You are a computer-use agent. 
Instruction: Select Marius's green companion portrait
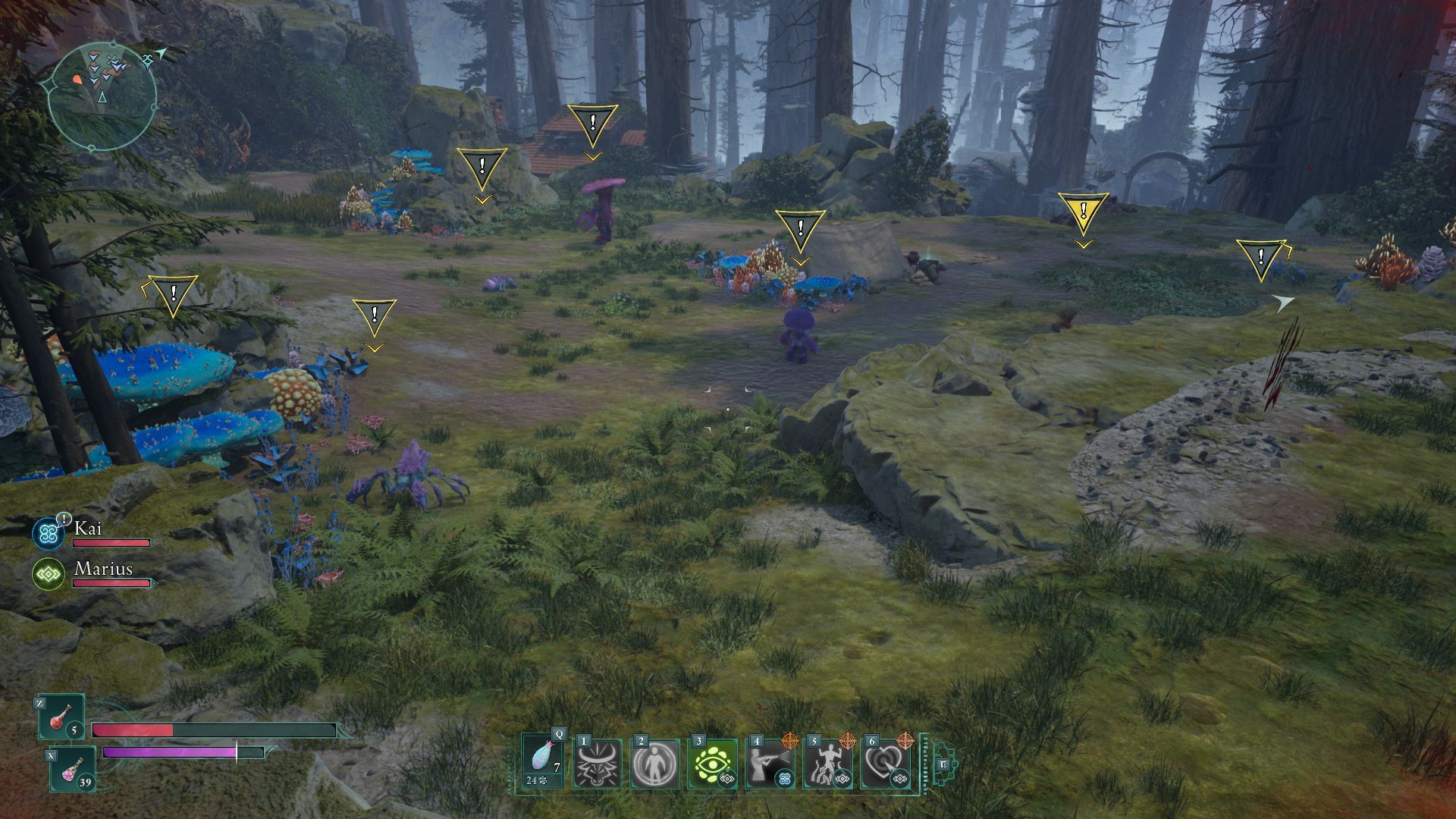pyautogui.click(x=49, y=575)
